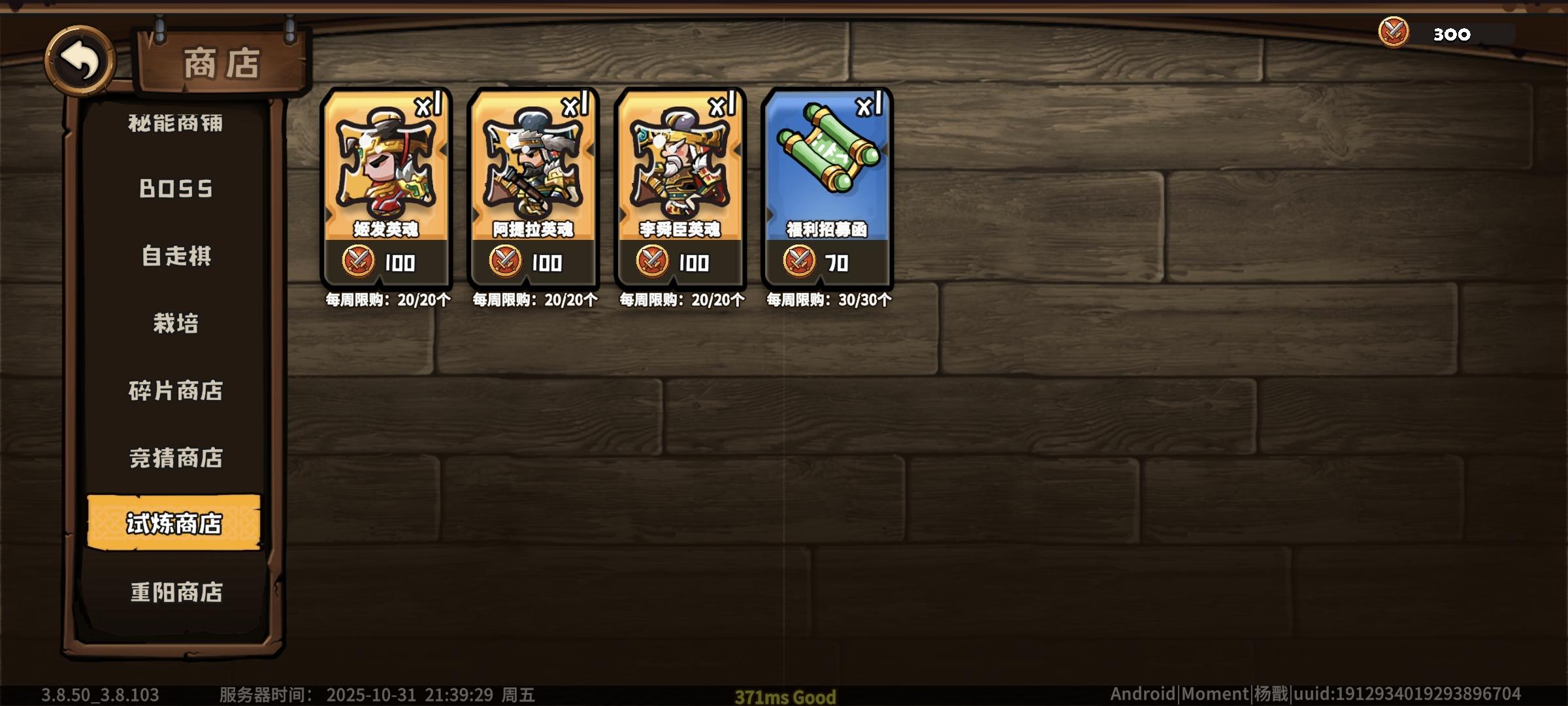Open the BOSS shop tab
1568x706 pixels.
pyautogui.click(x=174, y=188)
